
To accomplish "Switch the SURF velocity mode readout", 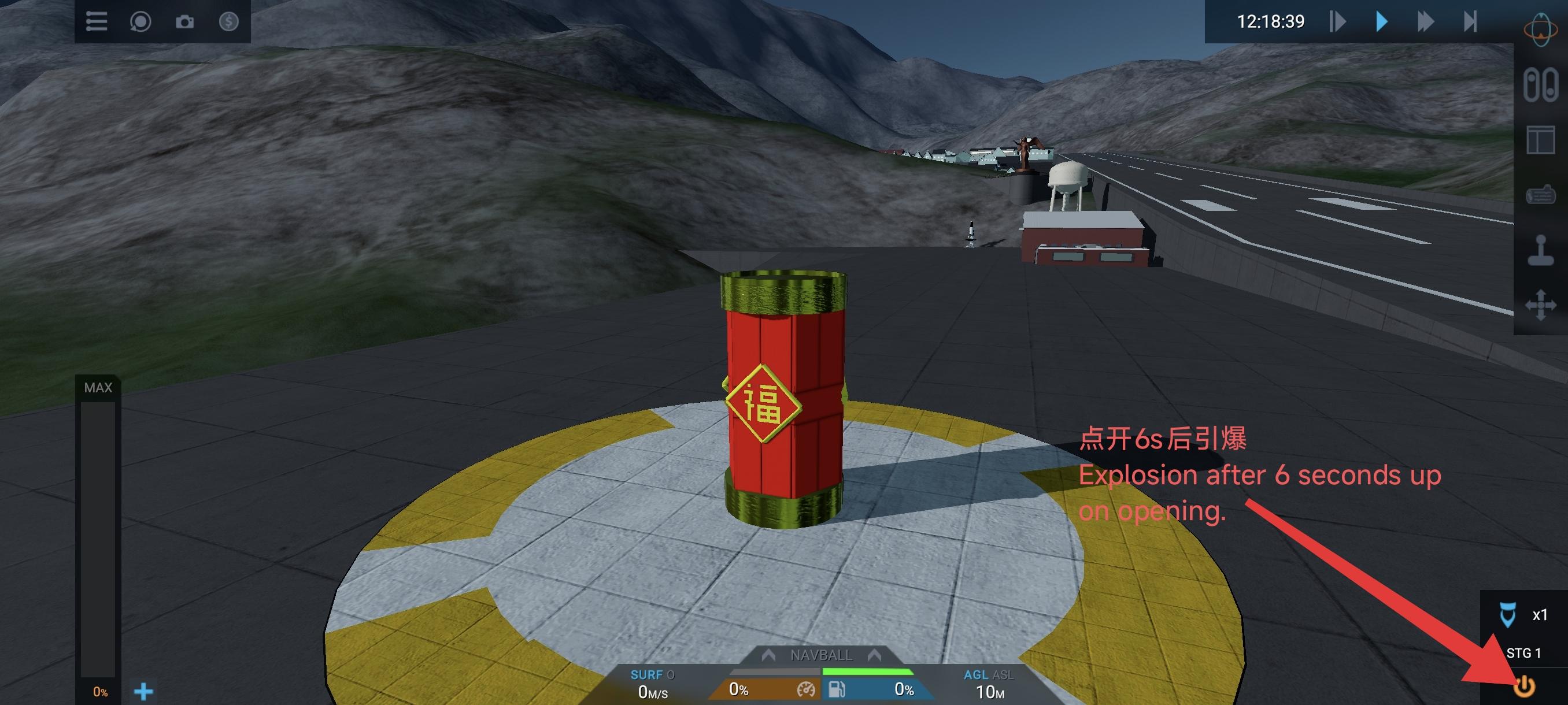I will pos(652,674).
